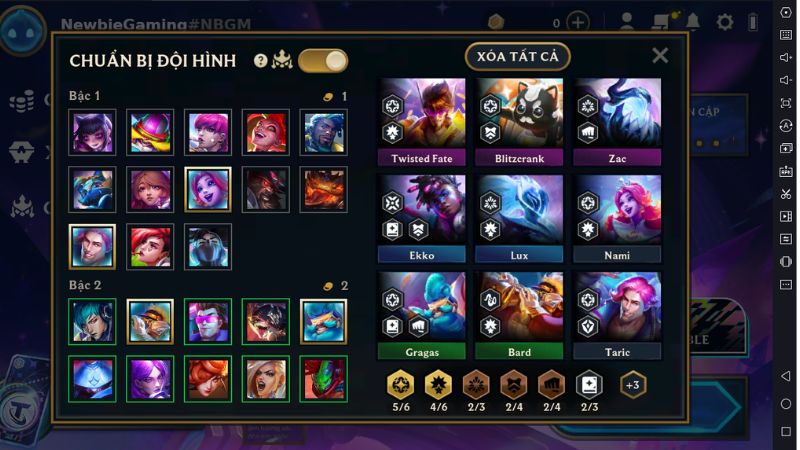Image resolution: width=800 pixels, height=450 pixels.
Task: Click the emulator scissors screenshot tool
Action: [786, 193]
